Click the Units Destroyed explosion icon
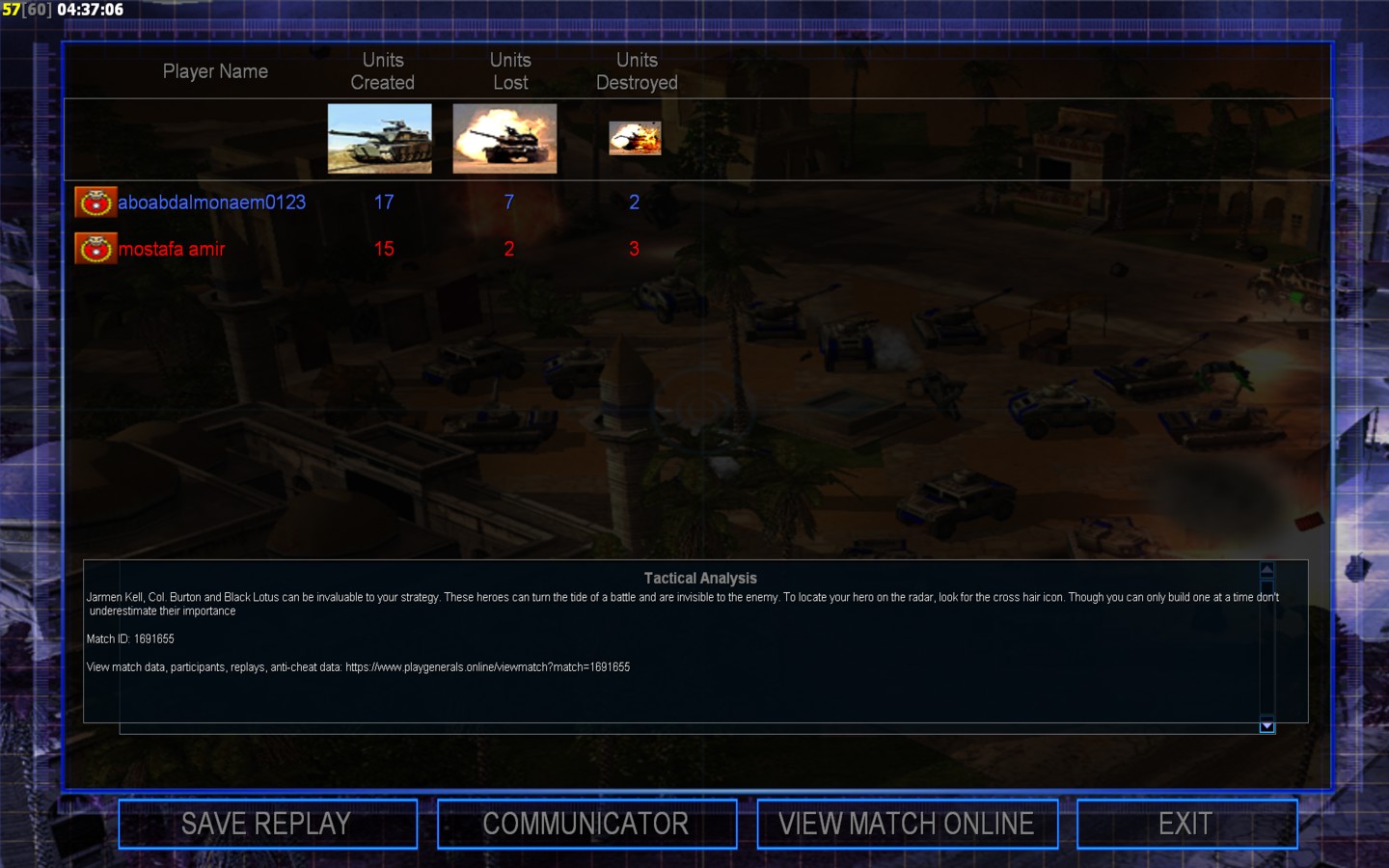Image resolution: width=1389 pixels, height=868 pixels. tap(635, 139)
